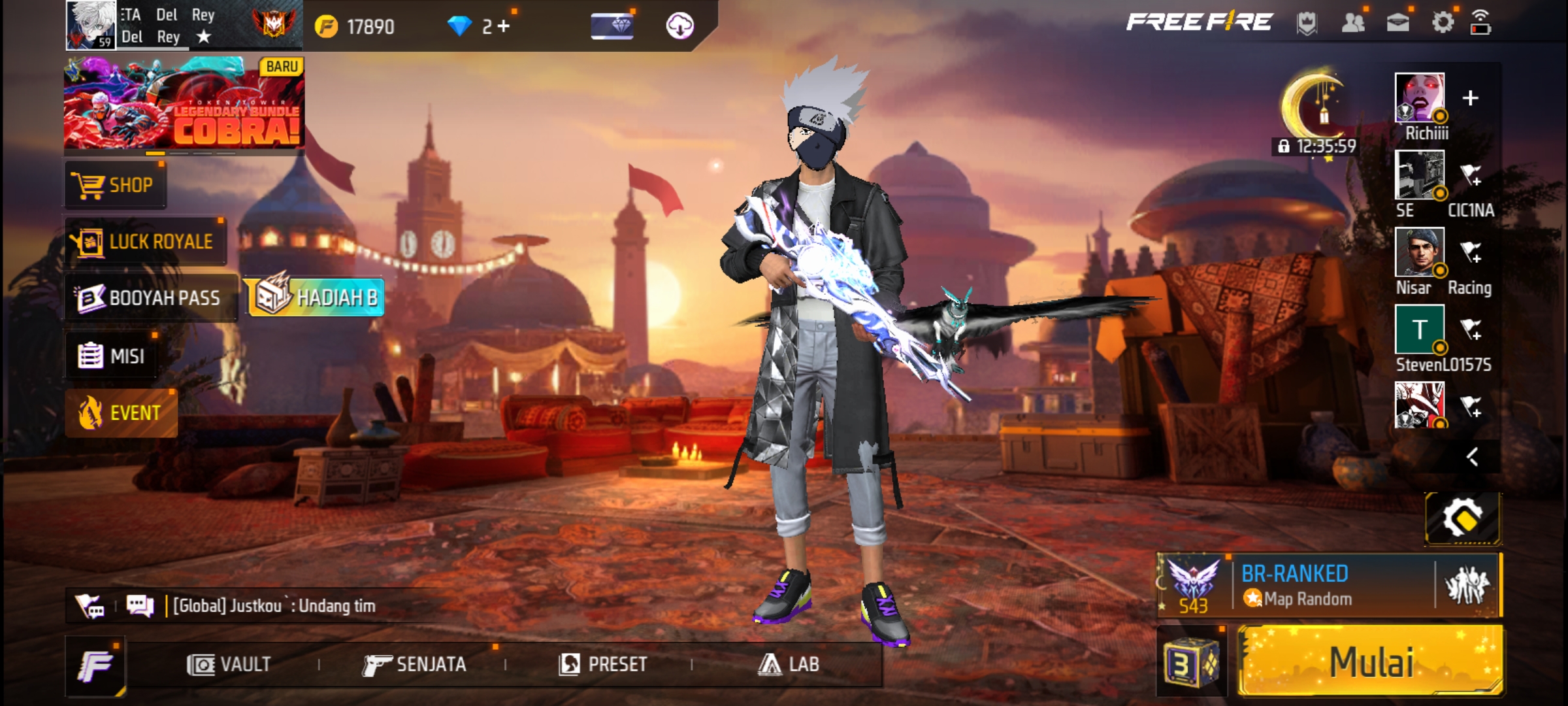
Task: Open the Shop menu
Action: coord(116,185)
